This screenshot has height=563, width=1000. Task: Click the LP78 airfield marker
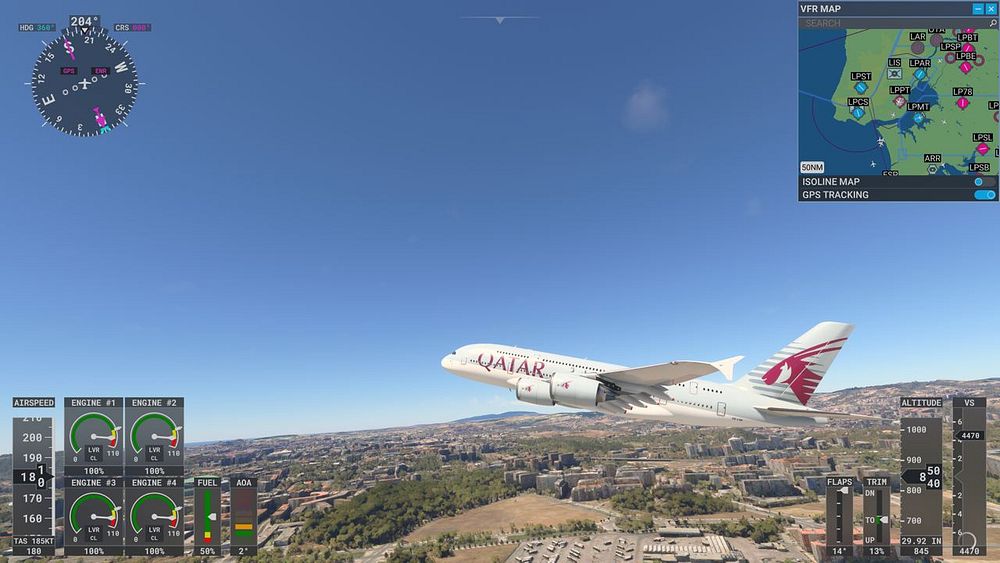click(963, 103)
